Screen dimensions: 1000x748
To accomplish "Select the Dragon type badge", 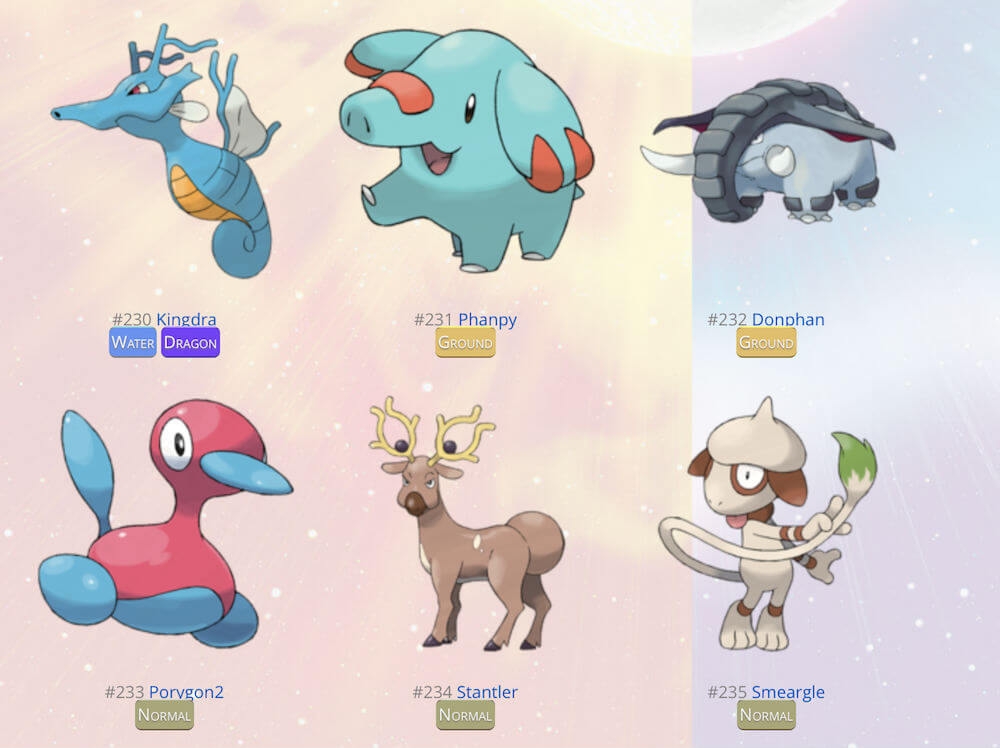I will tap(190, 343).
